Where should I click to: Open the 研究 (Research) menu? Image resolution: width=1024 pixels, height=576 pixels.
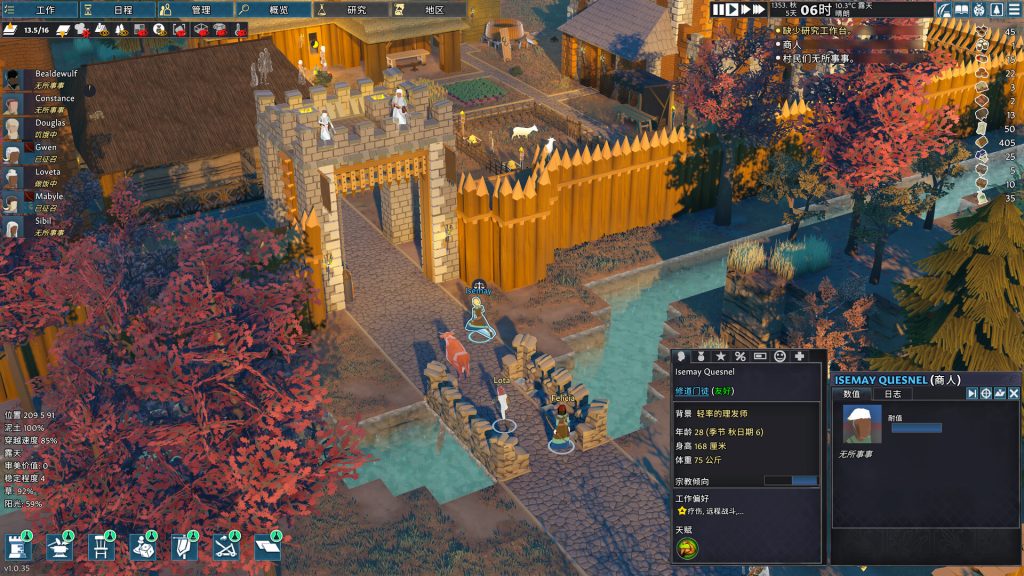352,10
